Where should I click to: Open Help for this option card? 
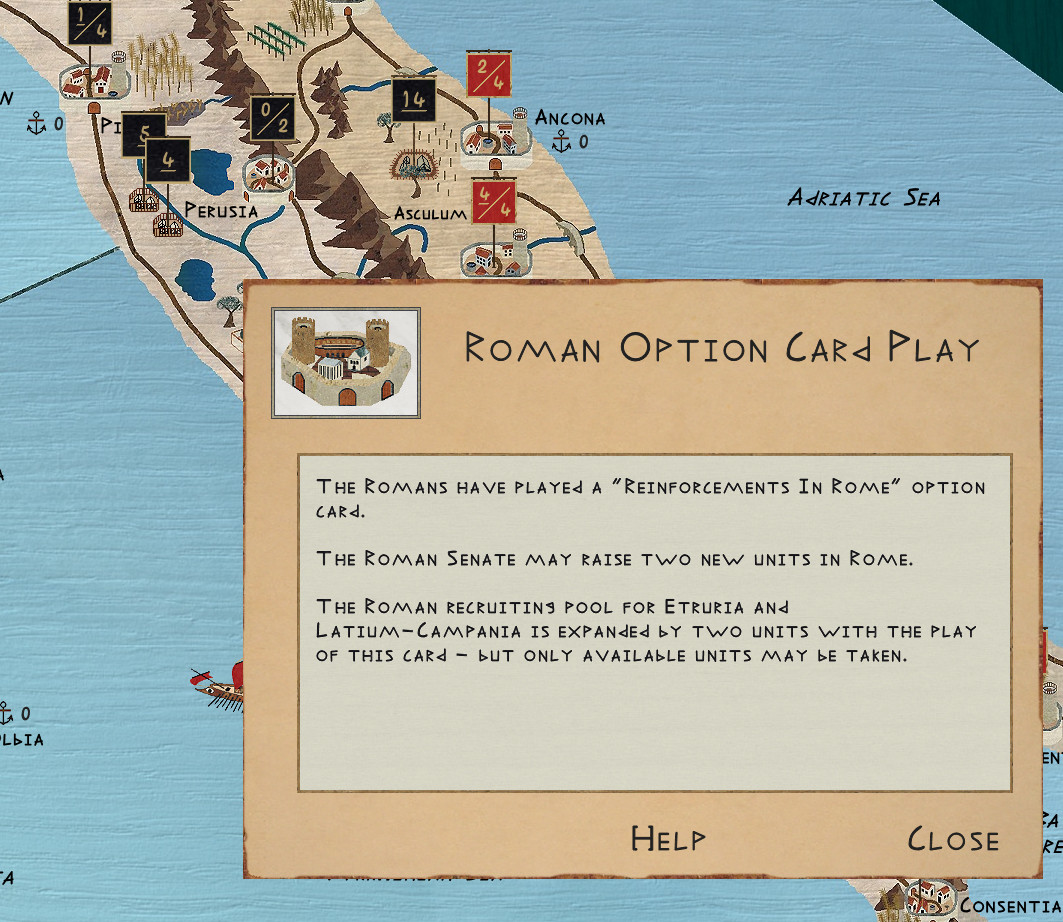(x=667, y=839)
